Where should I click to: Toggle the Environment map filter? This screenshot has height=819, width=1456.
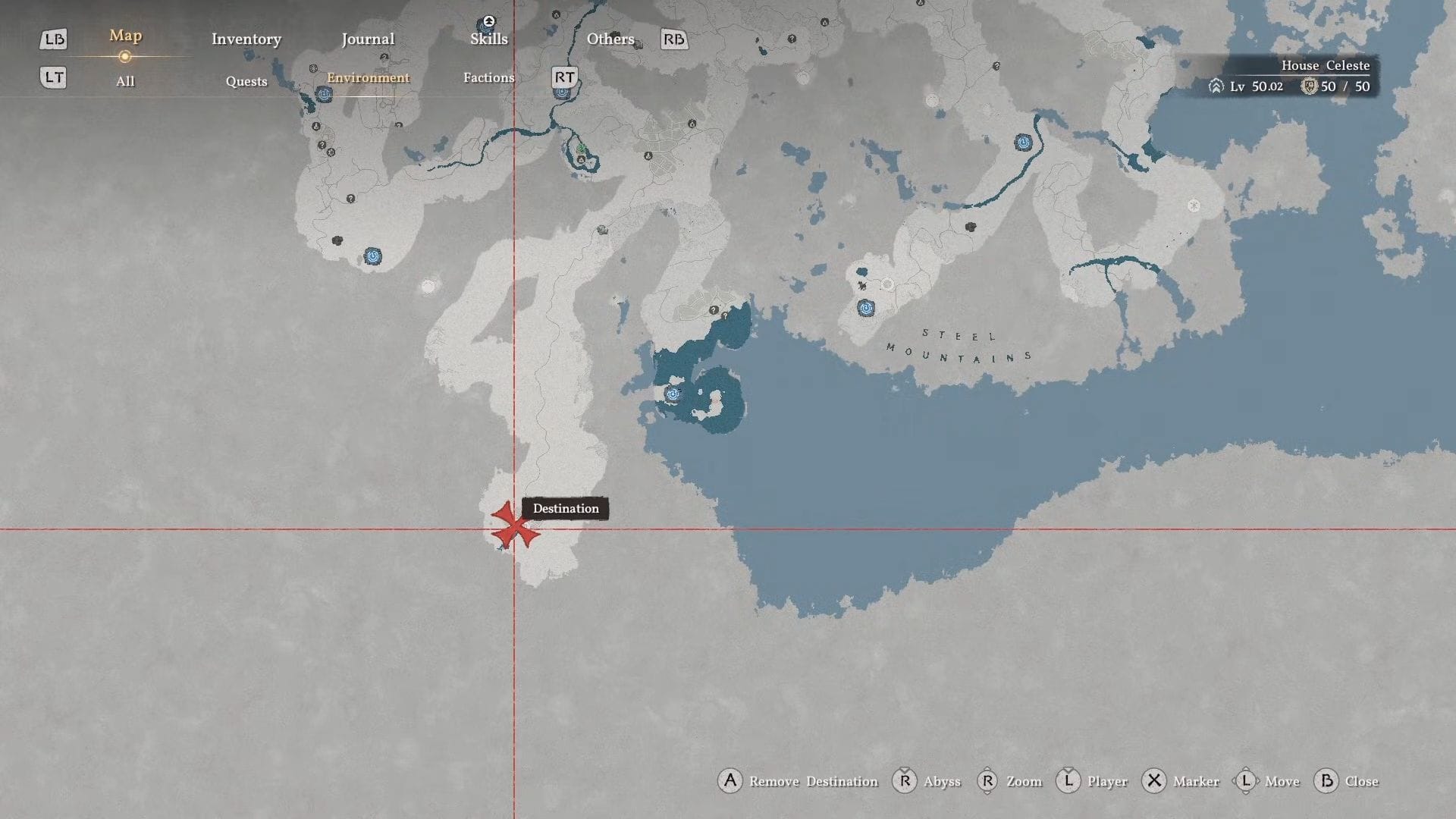click(x=369, y=77)
